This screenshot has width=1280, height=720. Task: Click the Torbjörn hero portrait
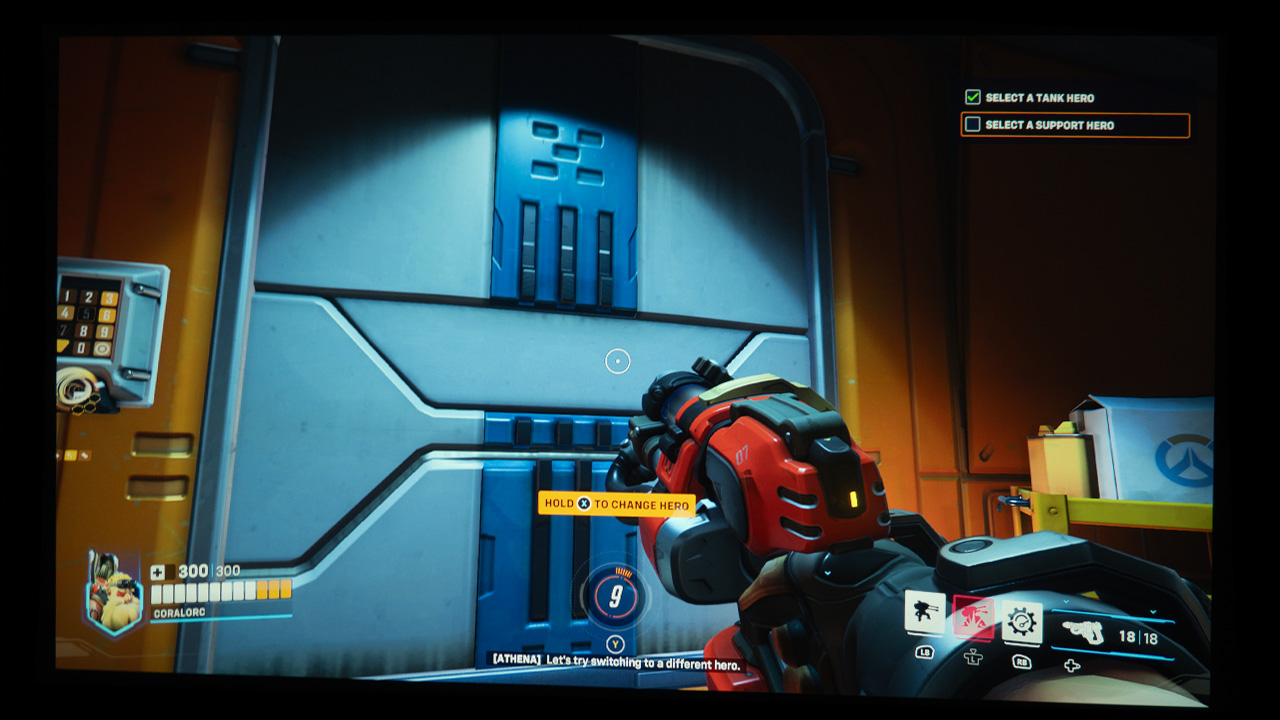pos(115,592)
